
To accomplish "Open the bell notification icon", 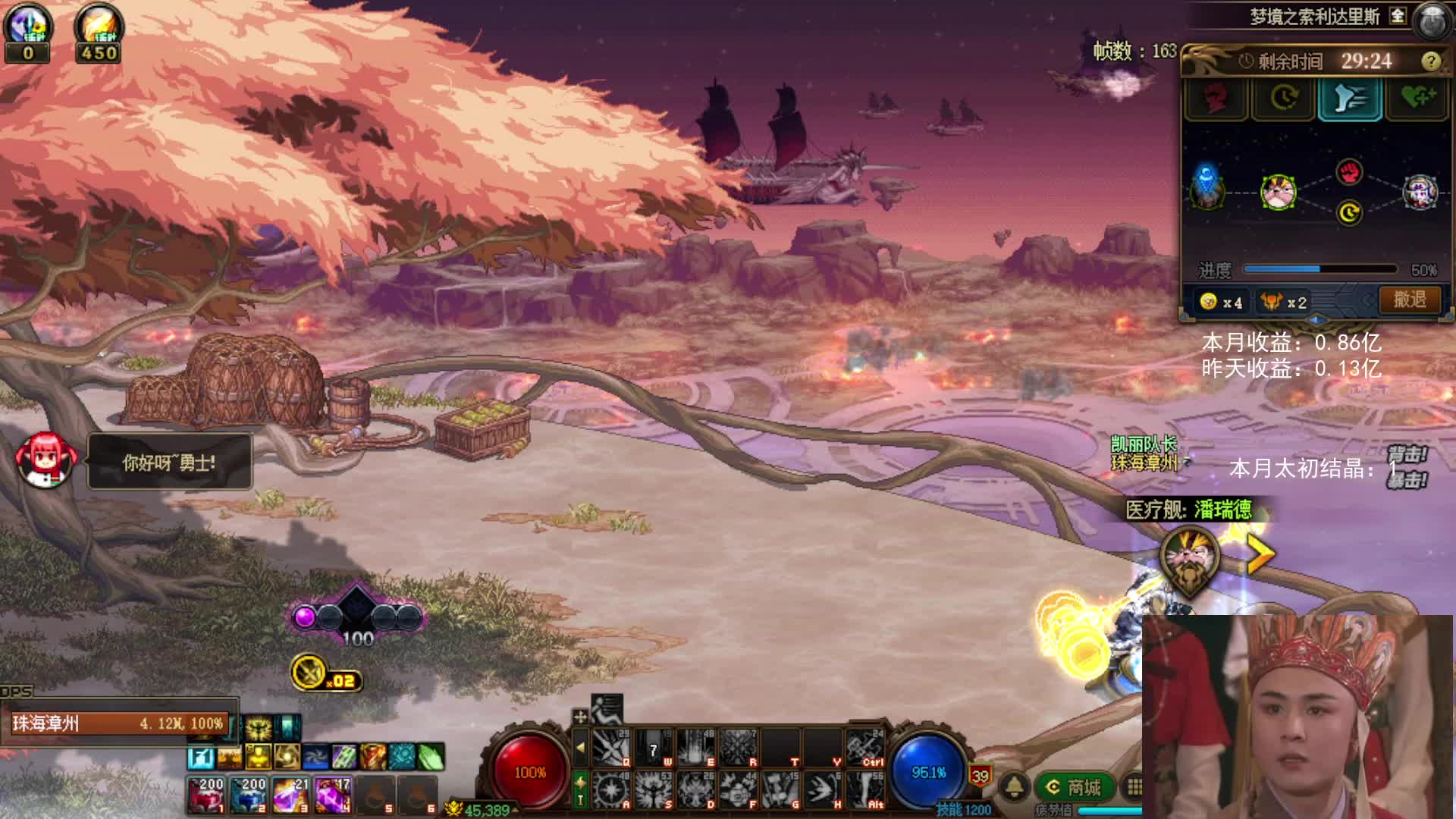I will [1015, 787].
